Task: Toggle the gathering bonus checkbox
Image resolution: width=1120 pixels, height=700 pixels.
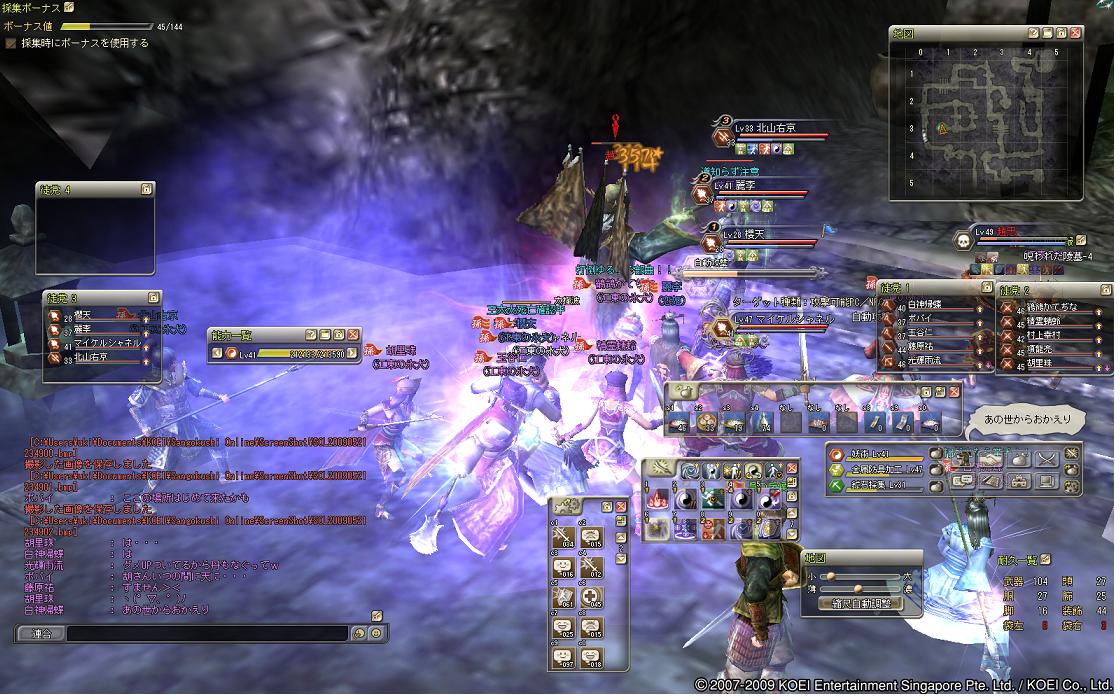Action: (x=11, y=44)
